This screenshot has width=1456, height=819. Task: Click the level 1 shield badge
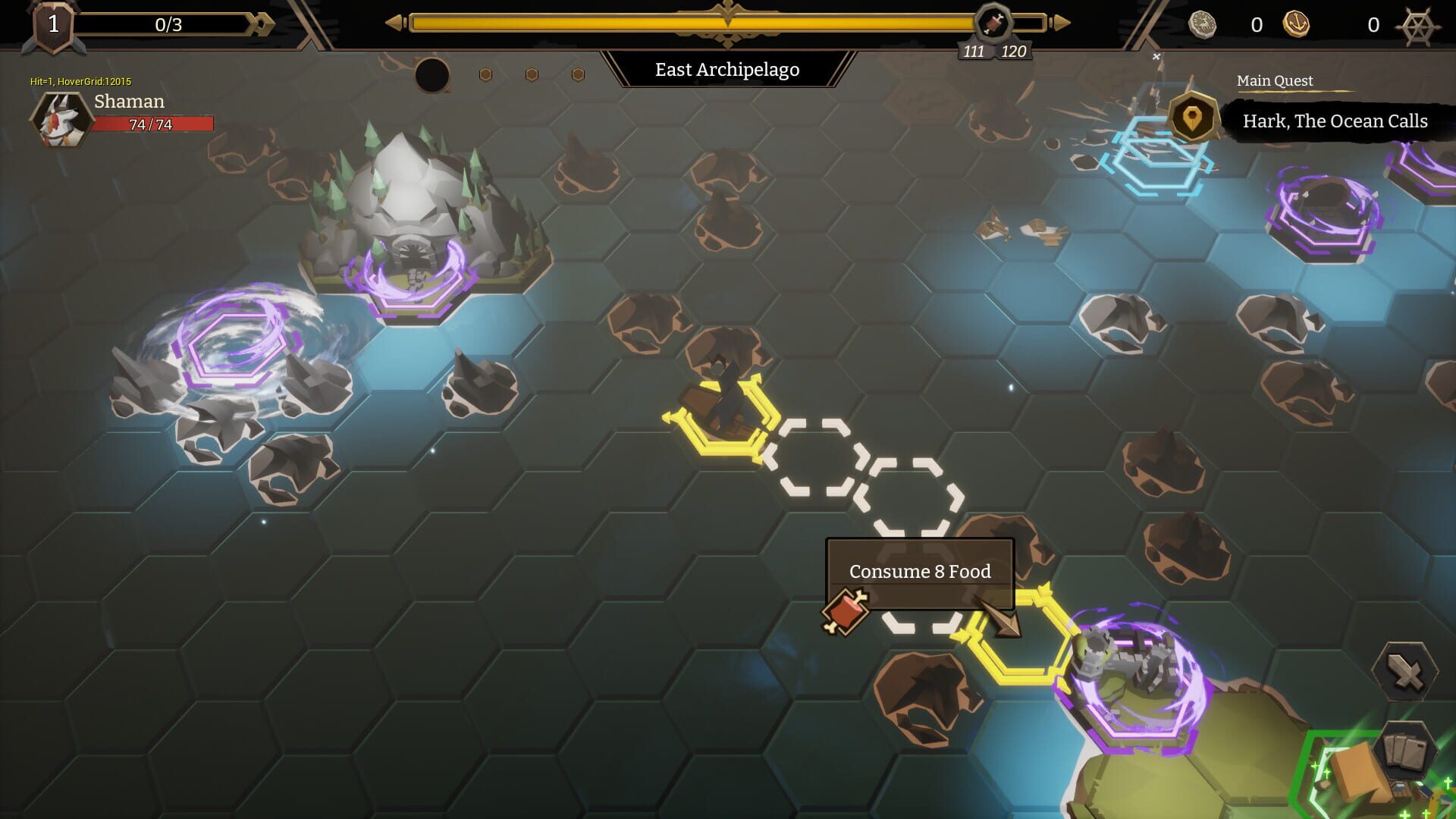(x=53, y=26)
